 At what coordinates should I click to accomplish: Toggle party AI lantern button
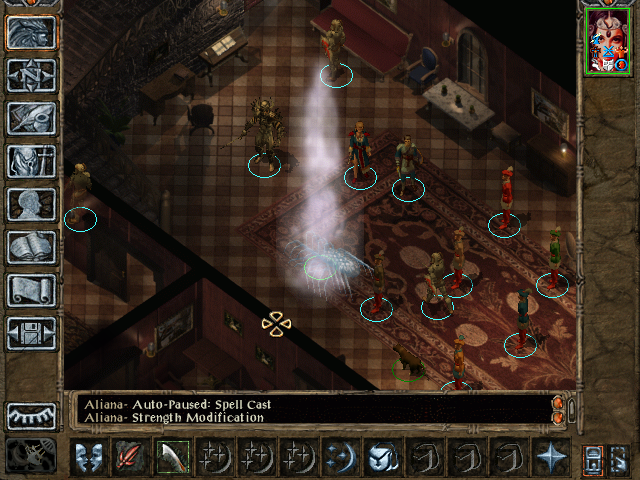[x=592, y=456]
